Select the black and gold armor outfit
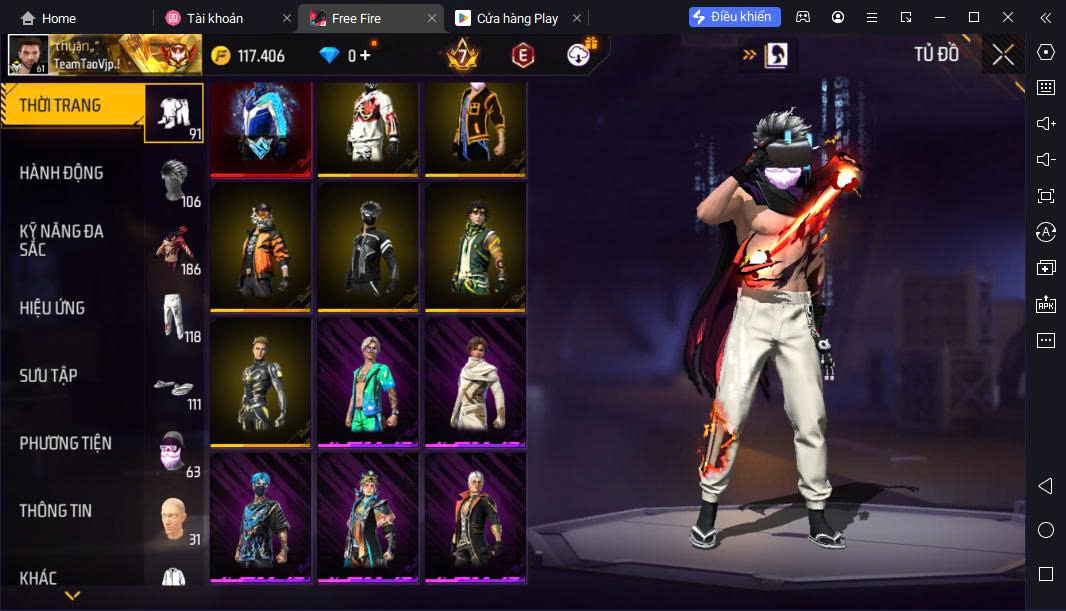Viewport: 1066px width, 611px height. coord(262,381)
